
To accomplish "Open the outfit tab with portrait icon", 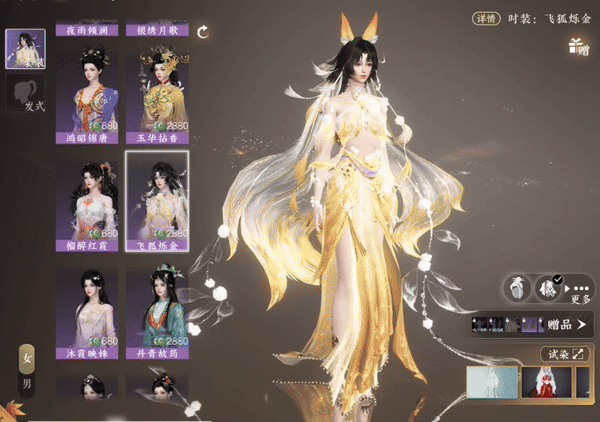I will (x=23, y=47).
